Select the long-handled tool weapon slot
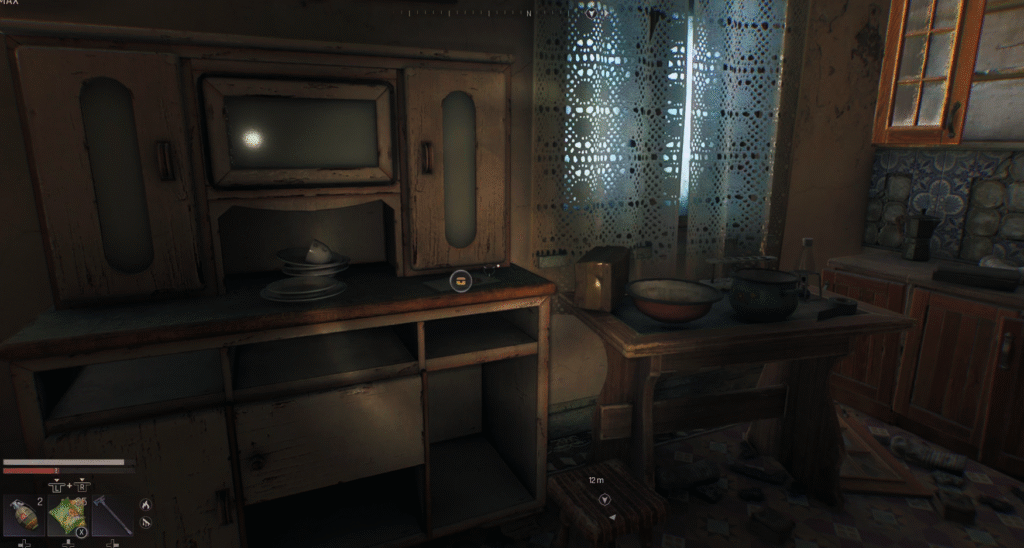Image resolution: width=1024 pixels, height=548 pixels. tap(111, 516)
